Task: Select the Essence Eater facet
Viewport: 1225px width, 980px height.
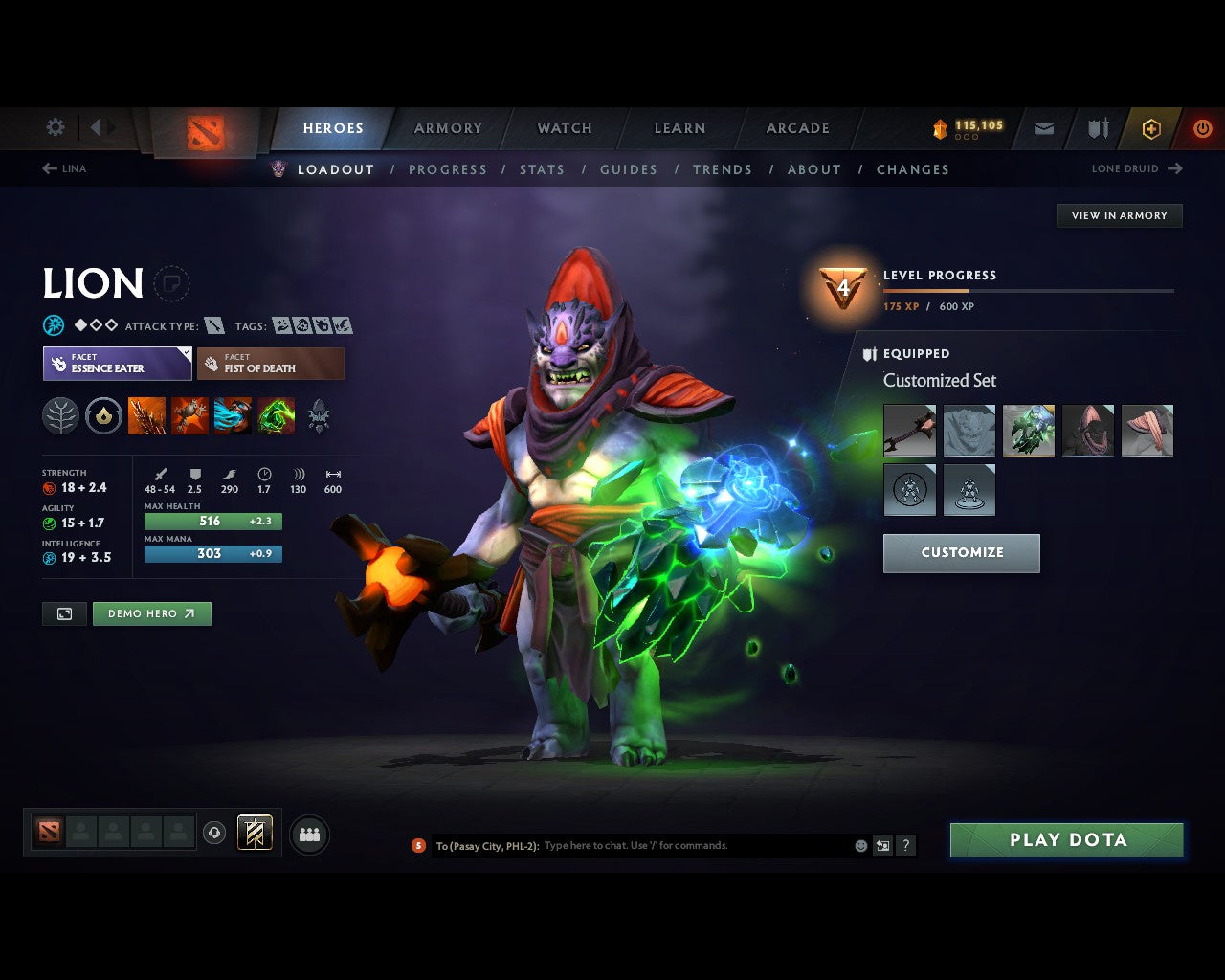Action: click(116, 364)
